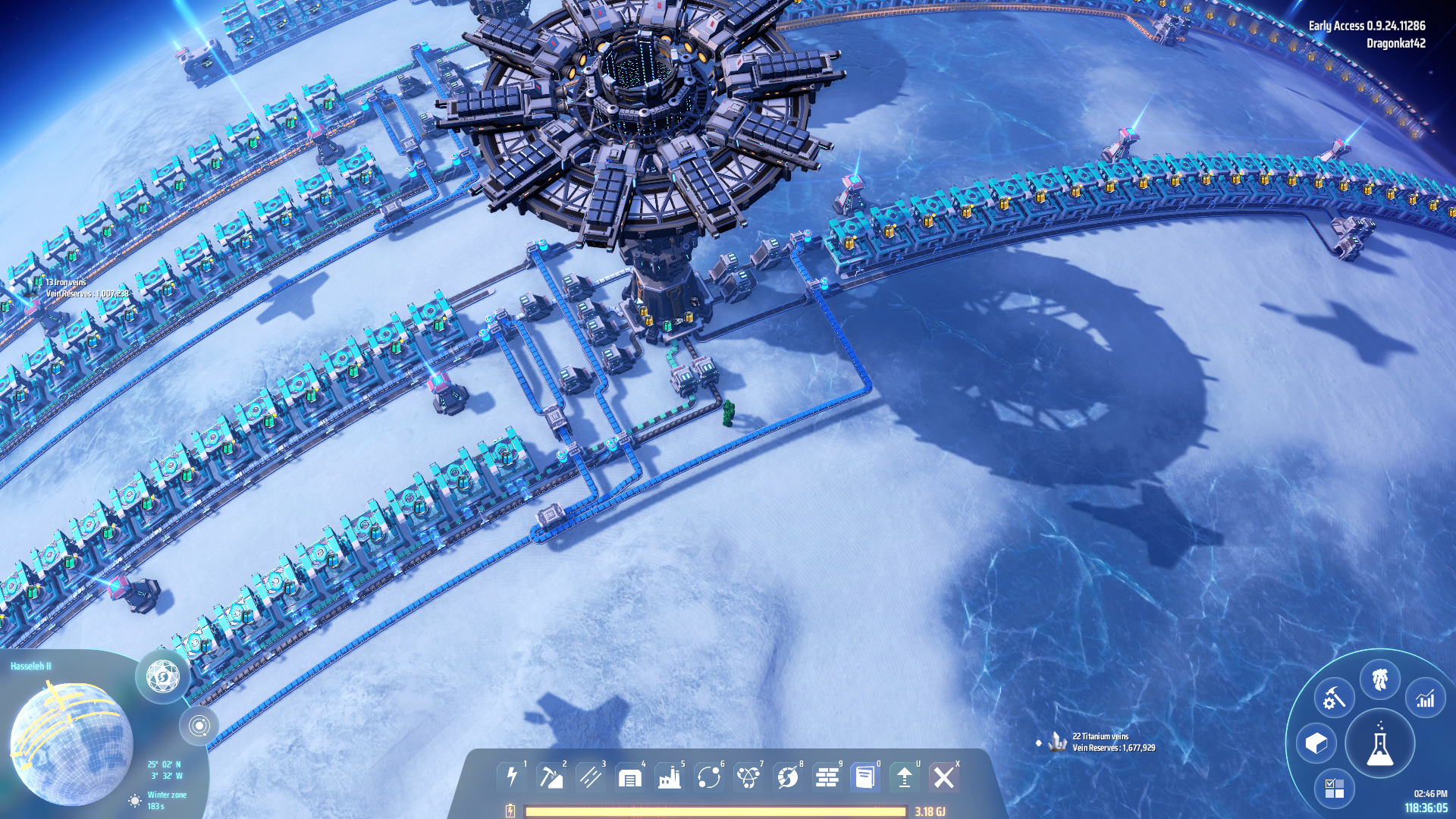Open the mecha panel
1456x819 pixels.
point(1380,679)
